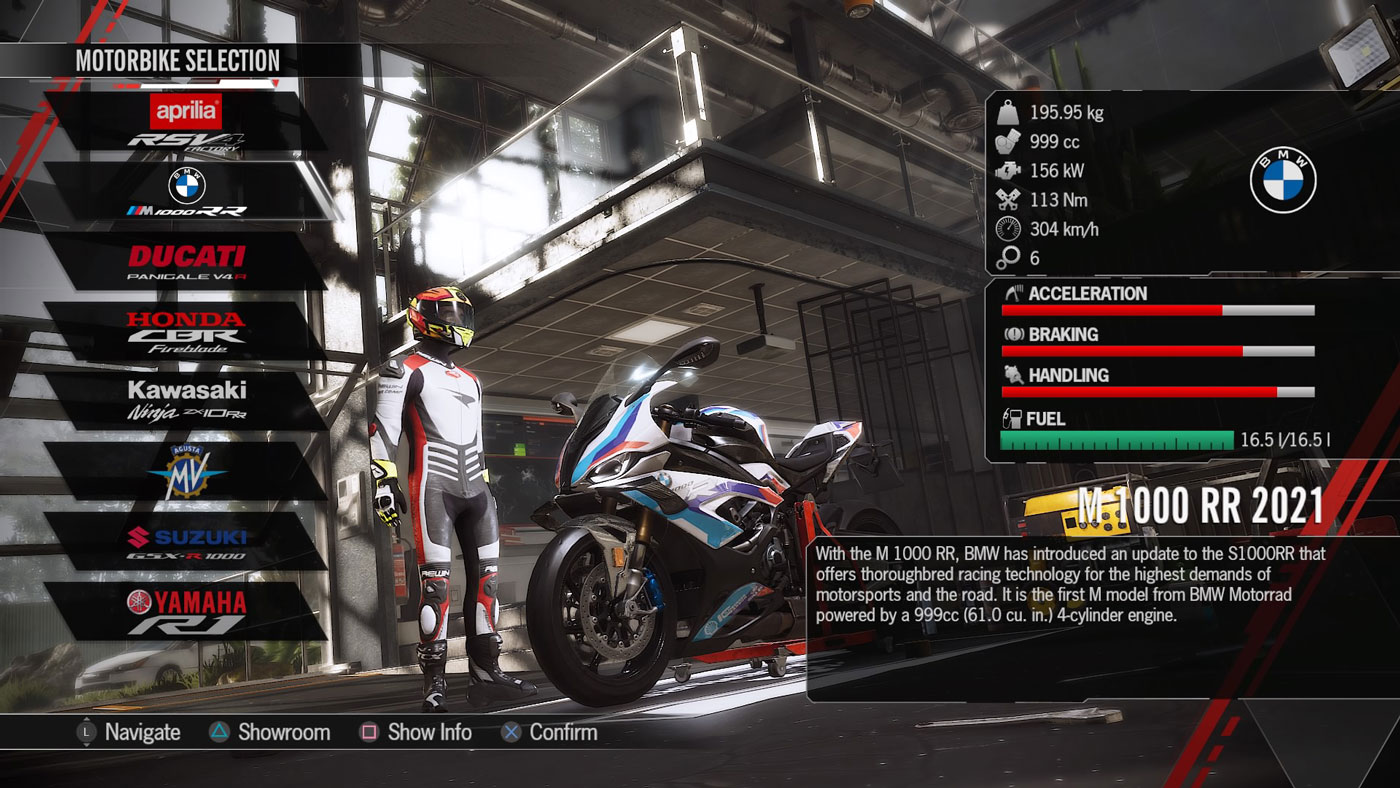Screen dimensions: 1400x788
Task: Select the Honda CBR Fireblade
Action: (x=186, y=332)
